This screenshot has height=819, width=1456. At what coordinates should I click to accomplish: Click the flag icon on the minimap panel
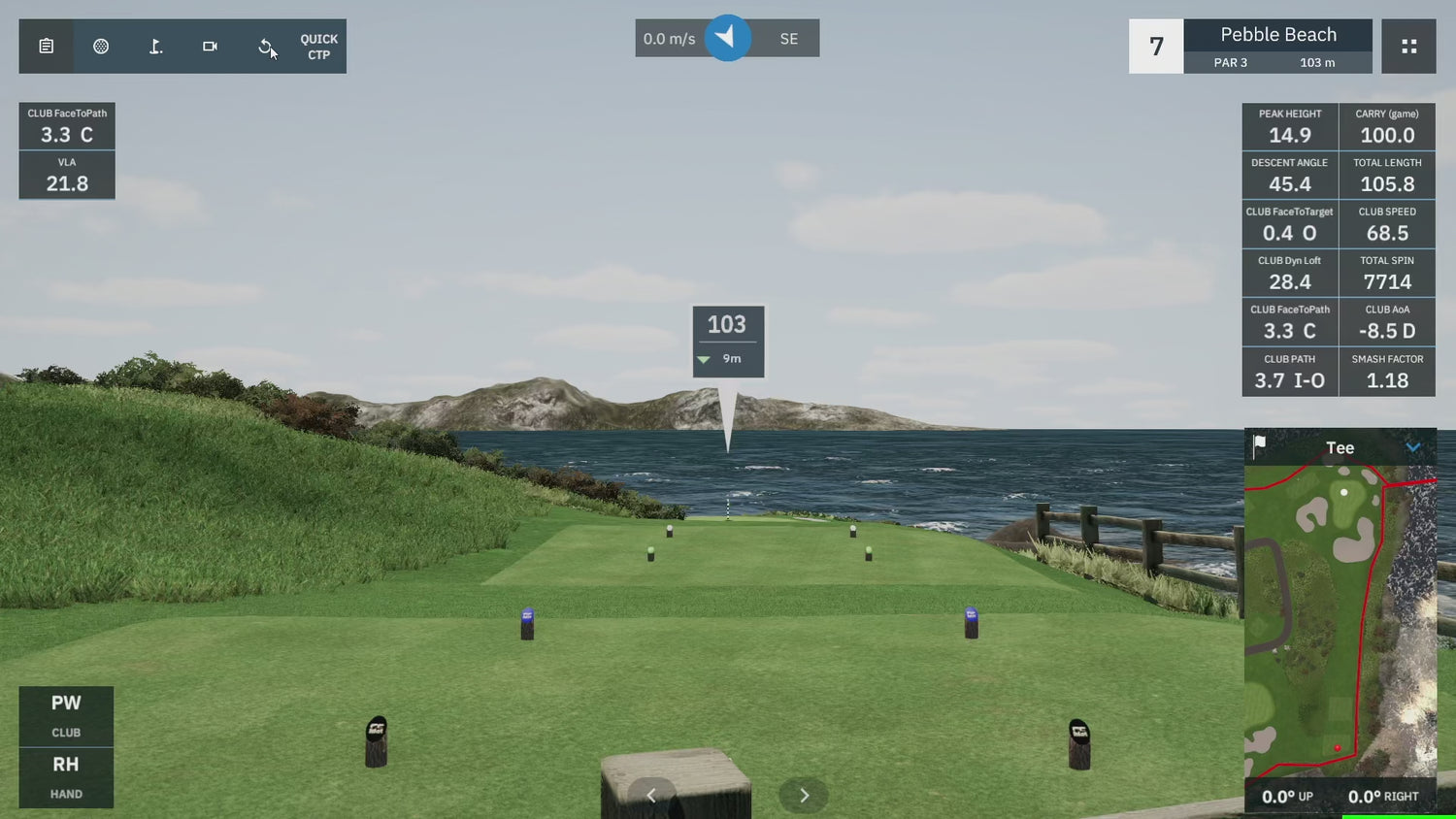(x=1258, y=446)
